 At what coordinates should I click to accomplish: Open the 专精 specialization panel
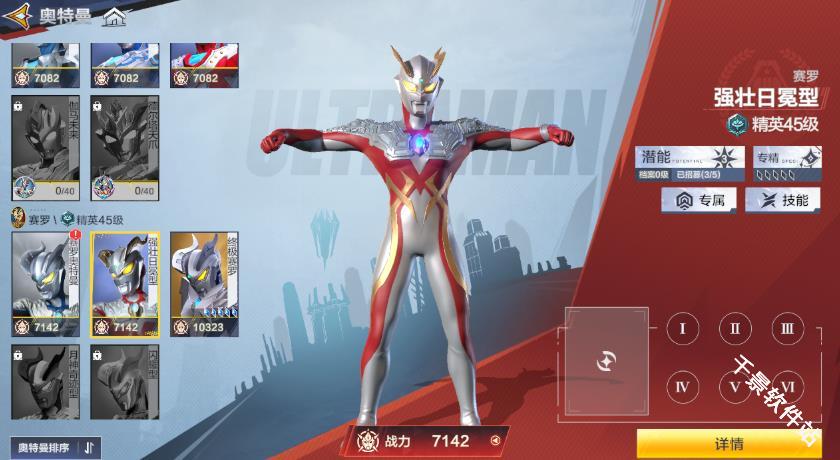[x=785, y=161]
